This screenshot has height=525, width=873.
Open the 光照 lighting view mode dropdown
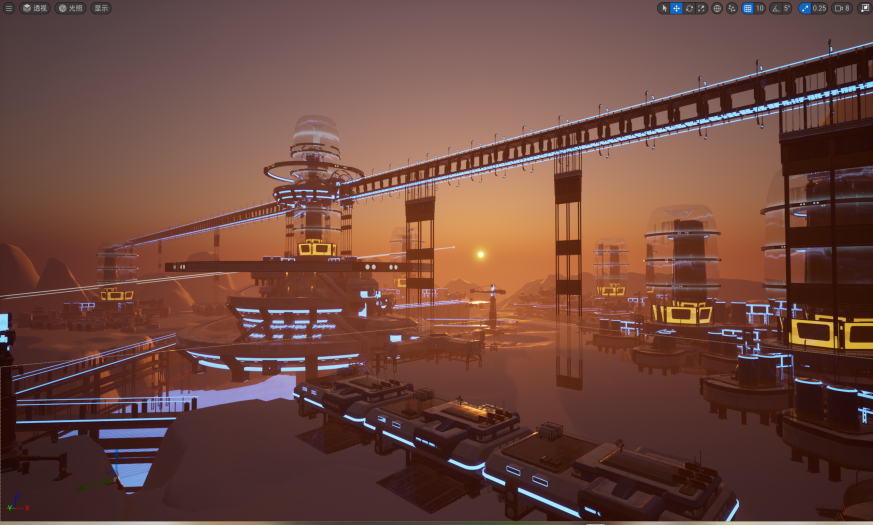coord(70,8)
